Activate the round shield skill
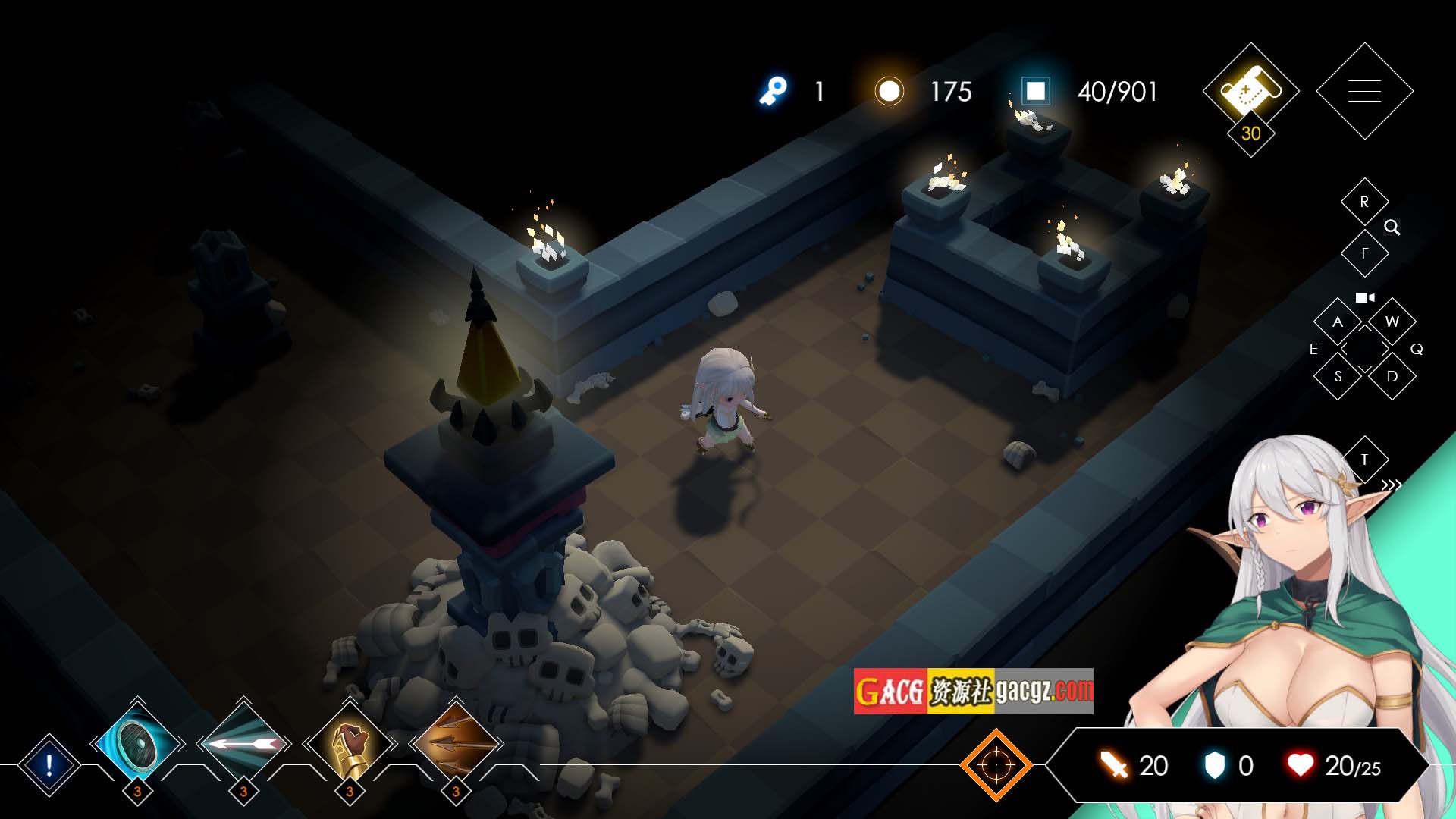This screenshot has height=819, width=1456. point(137,745)
